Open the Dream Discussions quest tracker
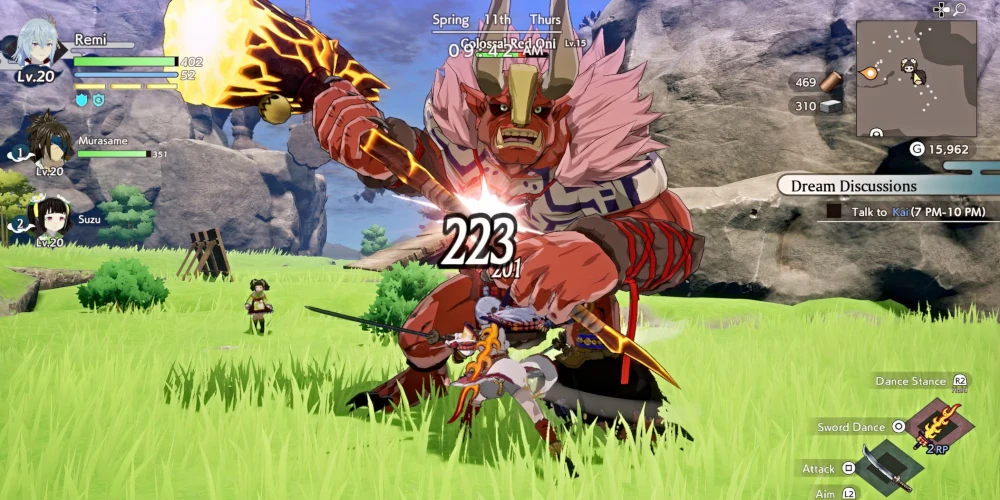The width and height of the screenshot is (1000, 500). (853, 186)
